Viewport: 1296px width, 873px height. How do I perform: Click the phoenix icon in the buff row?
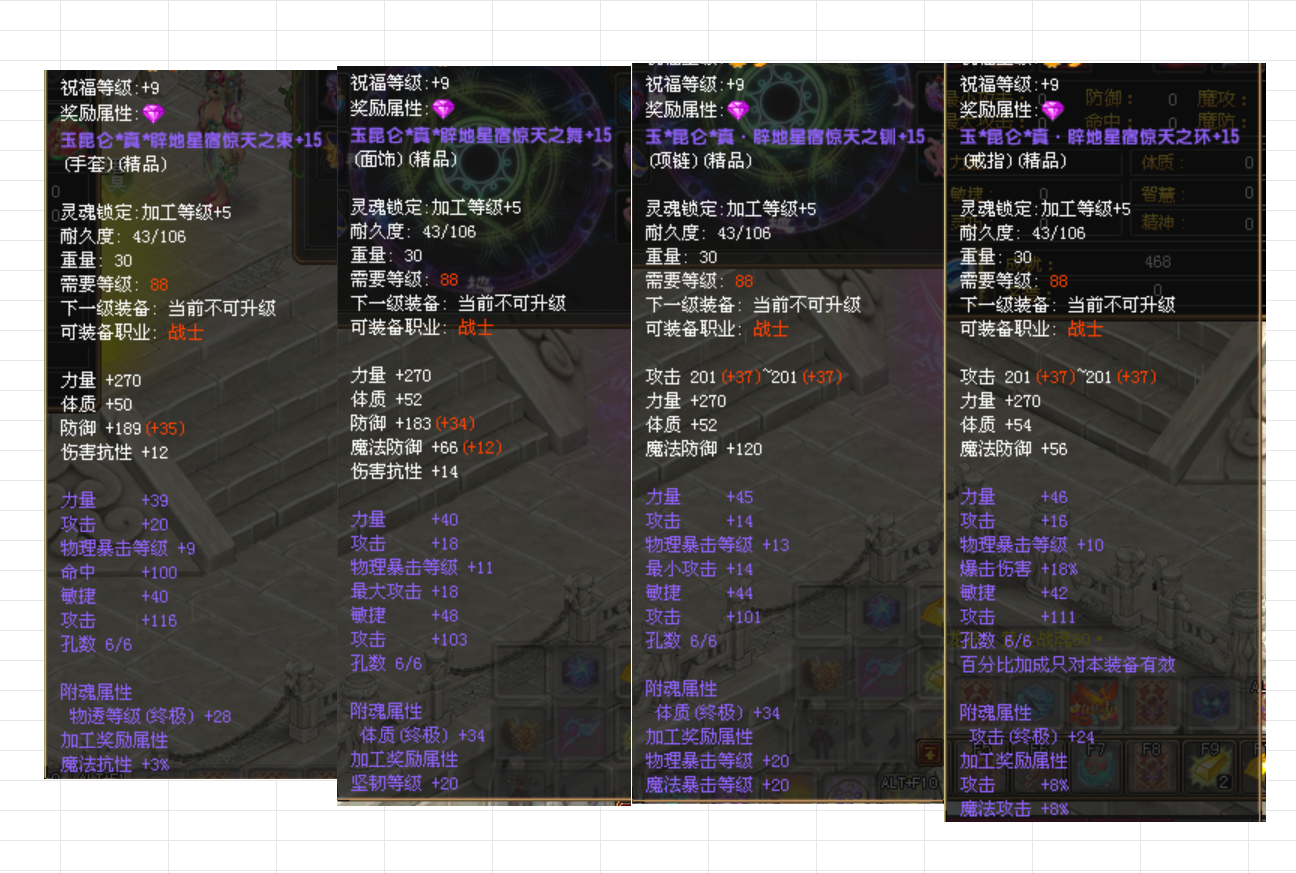pos(1095,700)
